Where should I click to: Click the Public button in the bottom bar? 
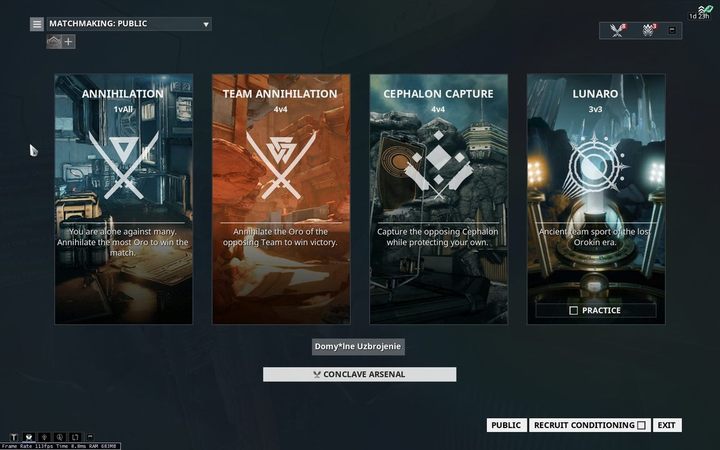tap(506, 425)
